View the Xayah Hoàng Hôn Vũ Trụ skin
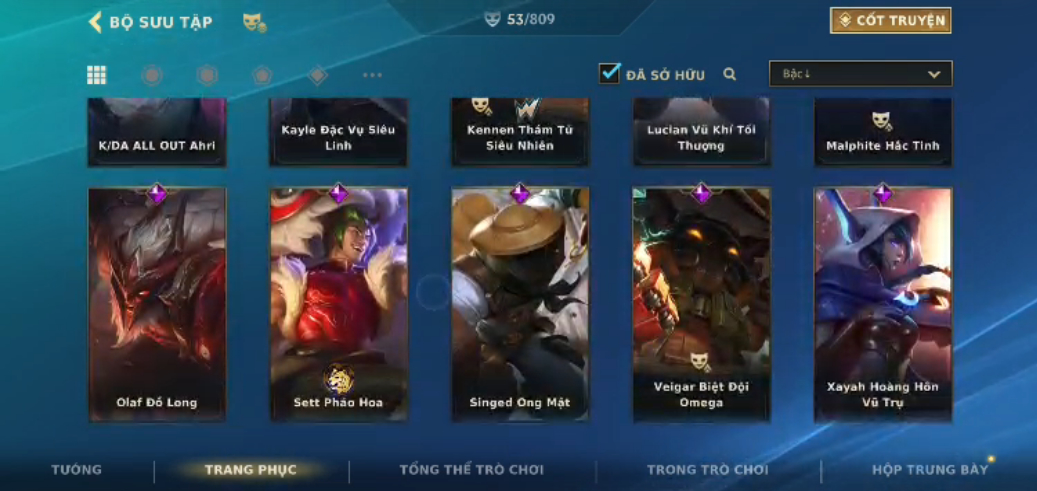This screenshot has width=1037, height=491. click(x=883, y=305)
